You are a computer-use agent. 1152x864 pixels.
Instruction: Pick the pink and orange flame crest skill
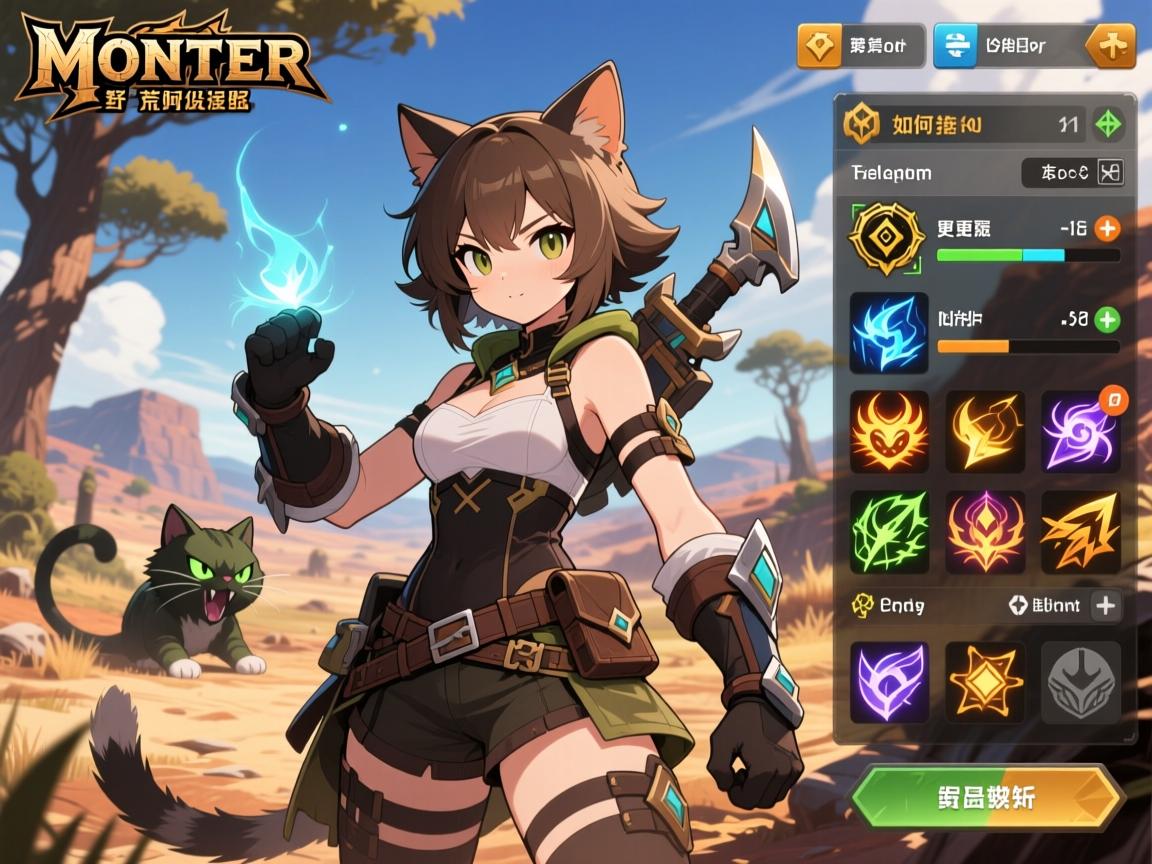coord(985,531)
